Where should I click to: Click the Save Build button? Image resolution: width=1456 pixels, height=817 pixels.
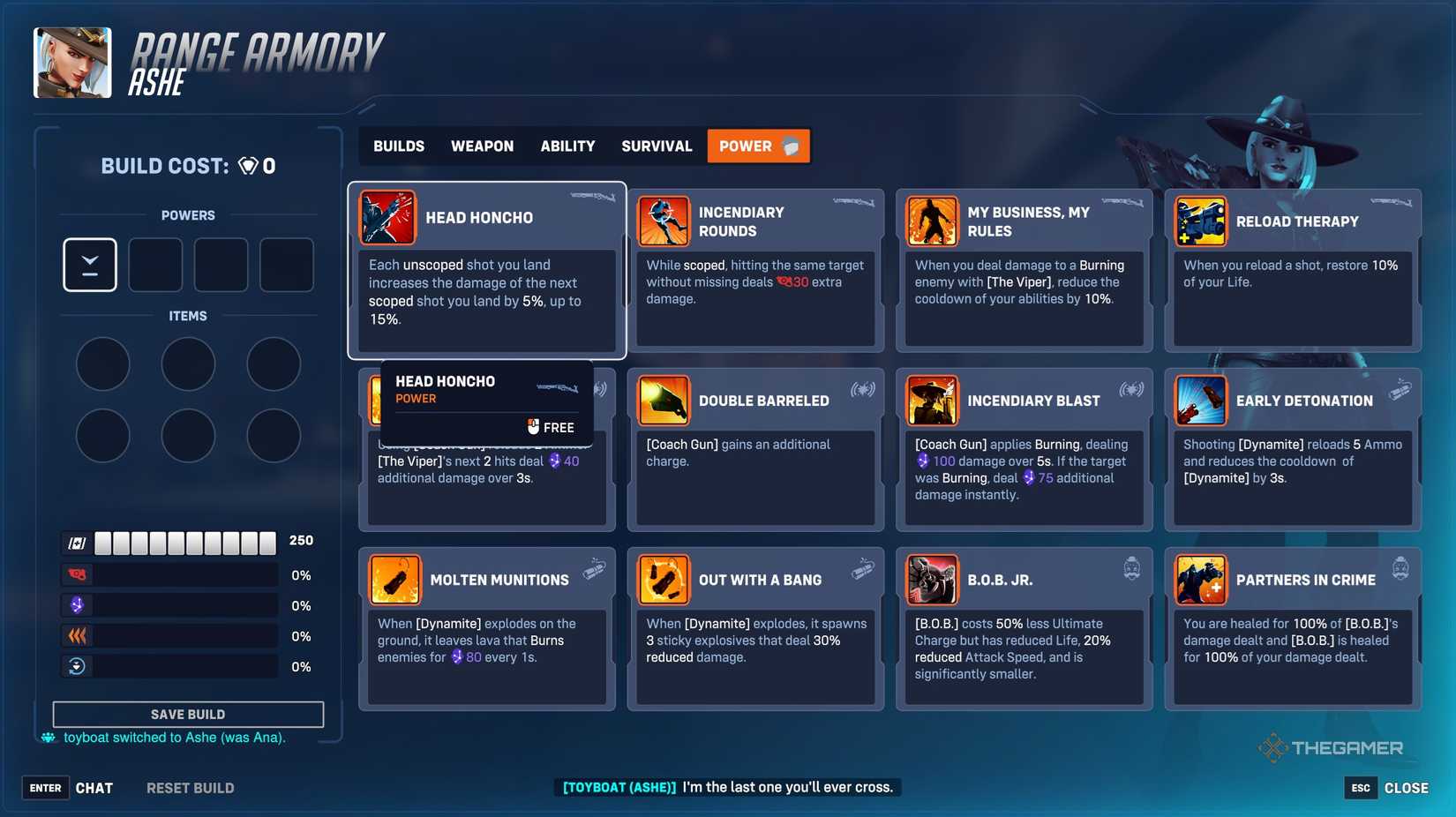tap(188, 714)
